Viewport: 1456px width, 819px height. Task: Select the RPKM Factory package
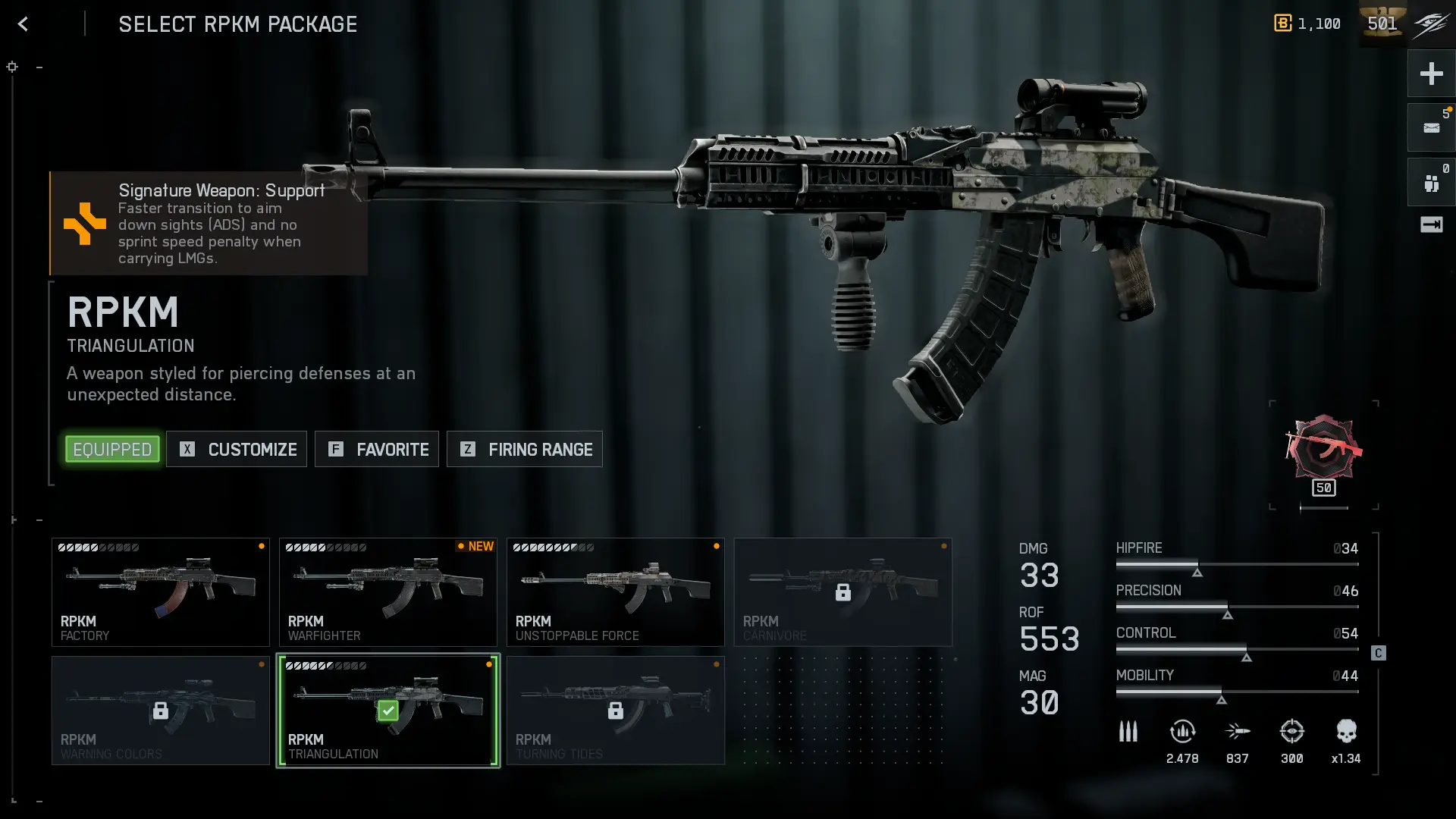coord(161,592)
